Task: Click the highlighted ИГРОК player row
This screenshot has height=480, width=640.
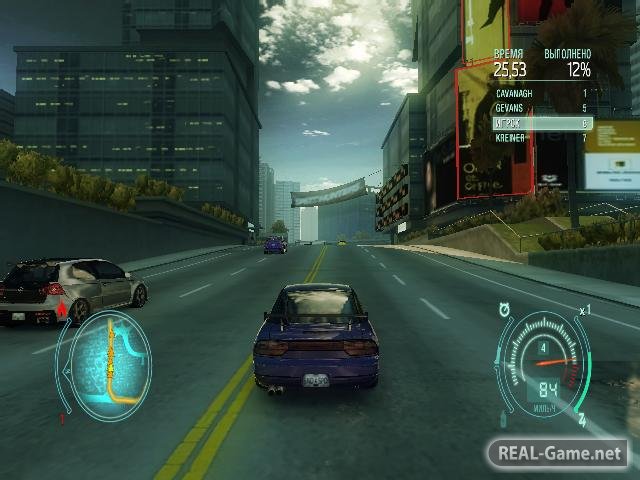Action: [541, 122]
